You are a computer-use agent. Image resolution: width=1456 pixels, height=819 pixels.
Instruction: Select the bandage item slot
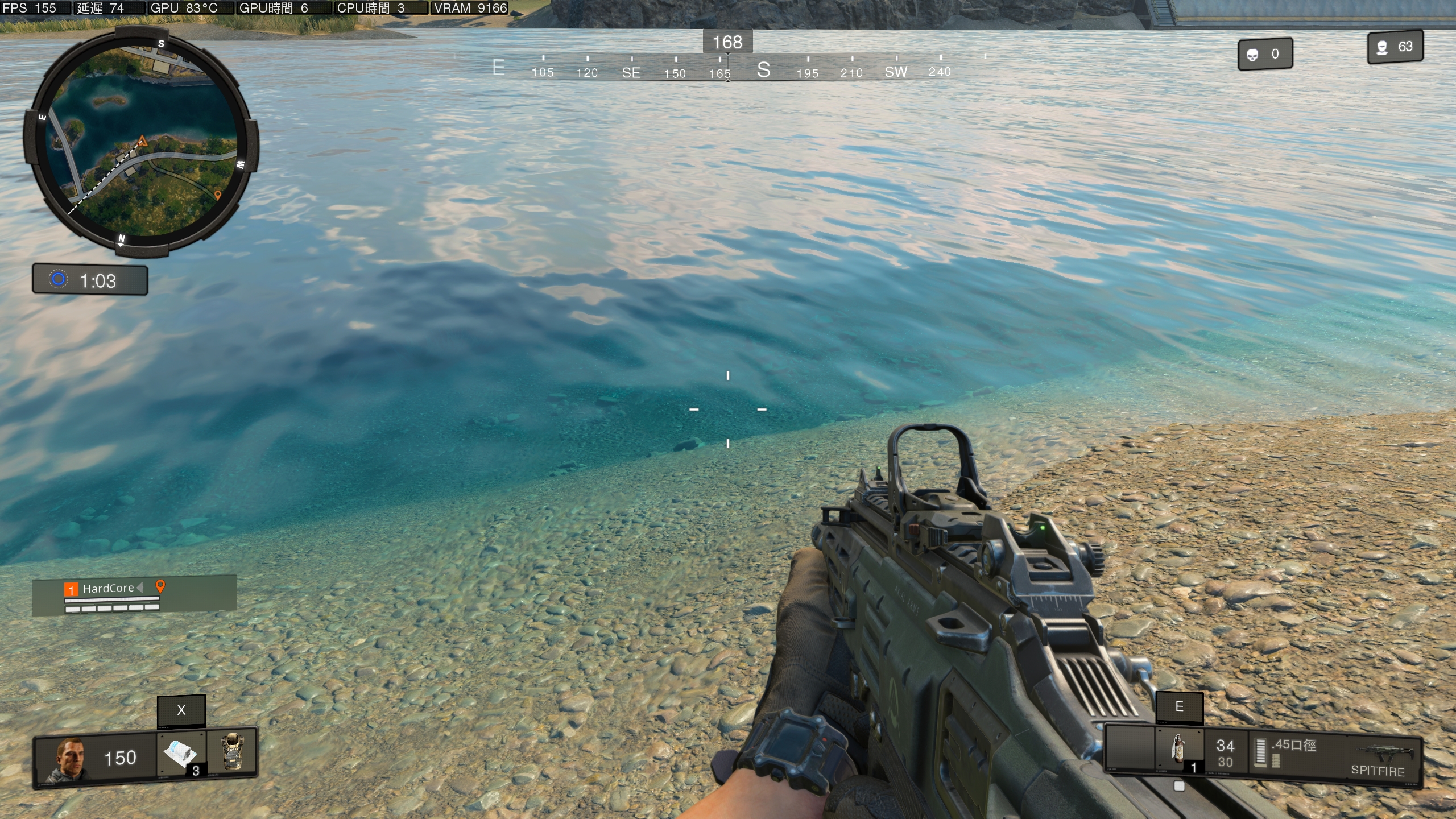[181, 754]
